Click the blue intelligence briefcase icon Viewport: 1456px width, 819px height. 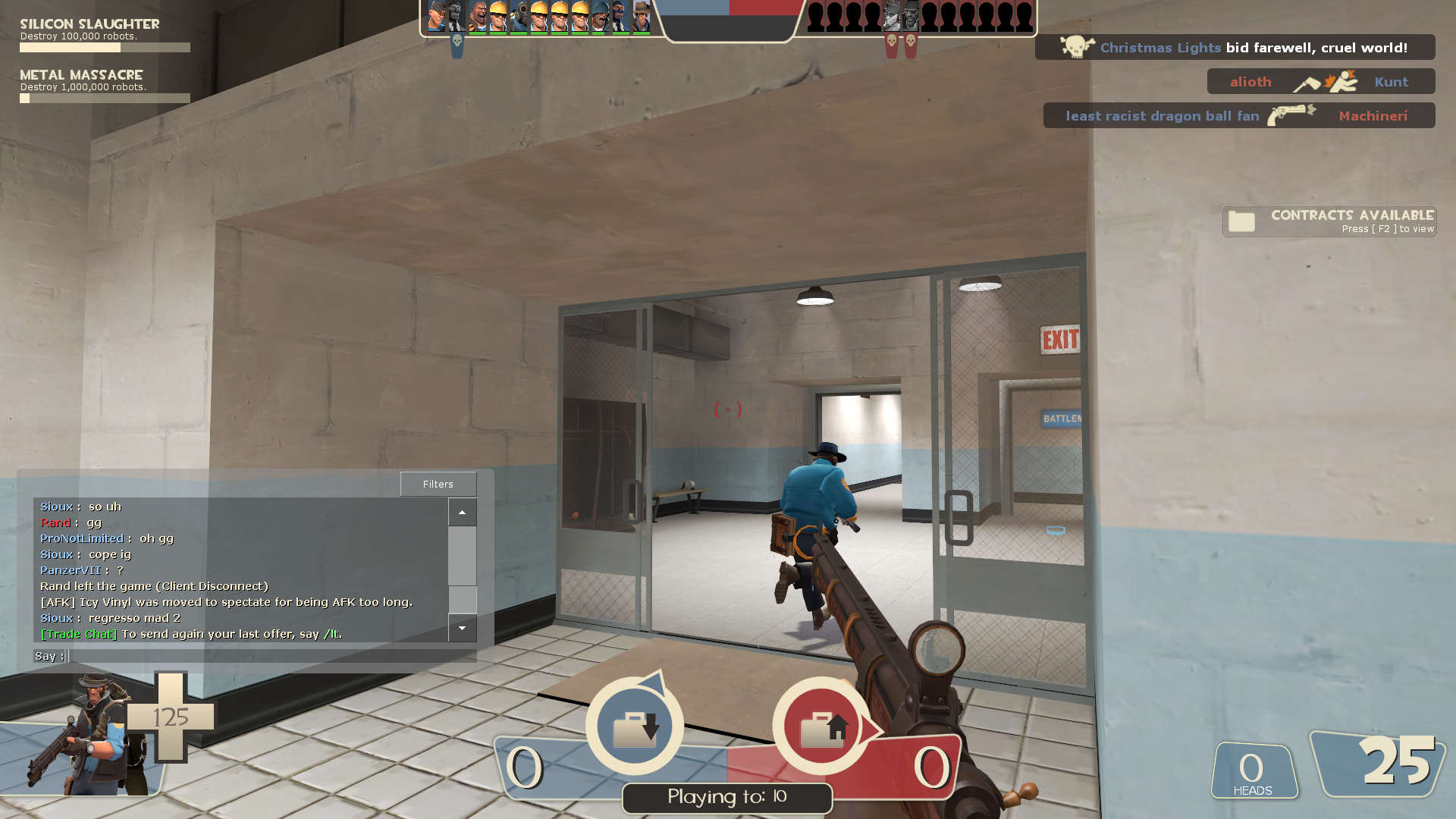point(635,726)
